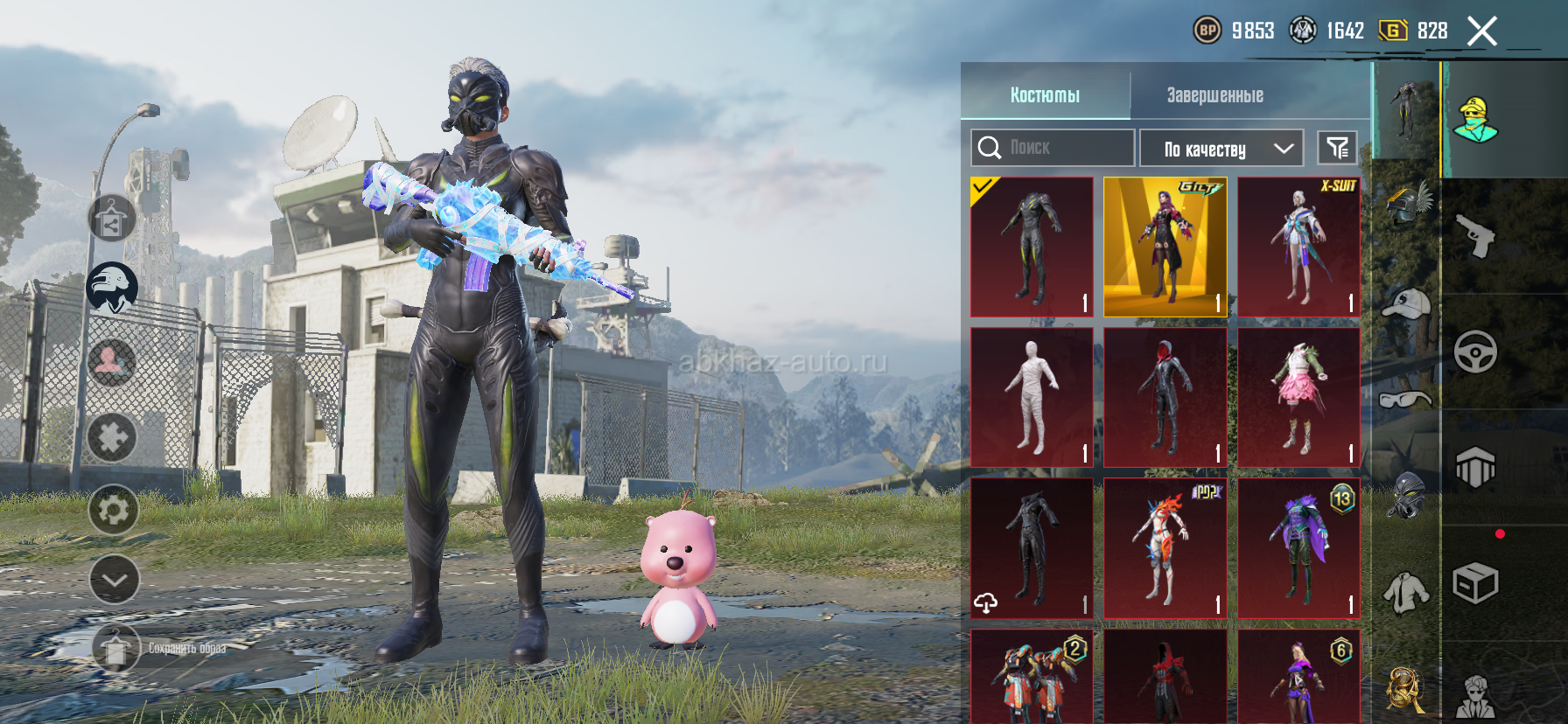Close the inventory screen
Image resolution: width=1568 pixels, height=724 pixels.
(1481, 31)
